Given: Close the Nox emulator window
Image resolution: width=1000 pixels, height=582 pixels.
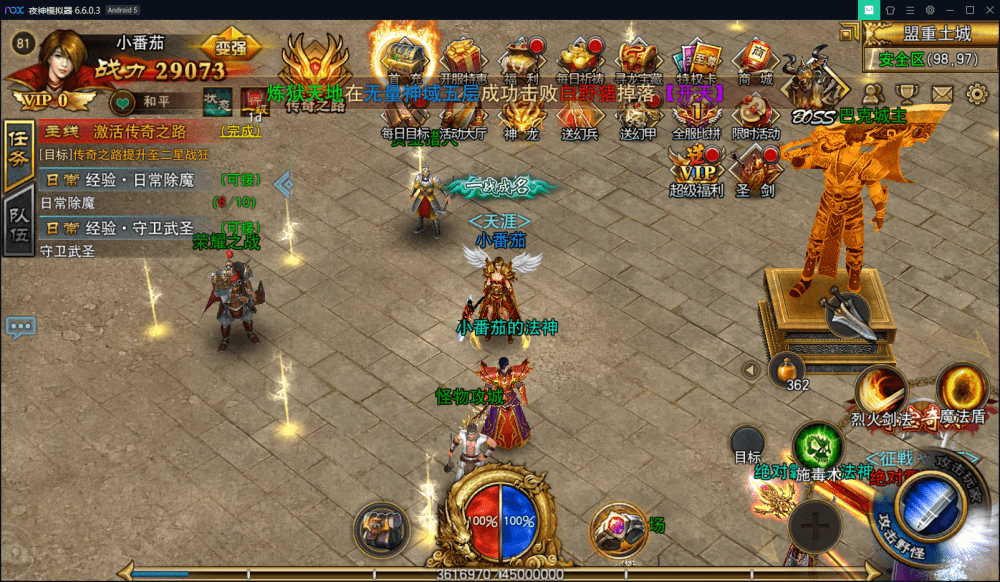Looking at the screenshot, I should click(x=988, y=9).
